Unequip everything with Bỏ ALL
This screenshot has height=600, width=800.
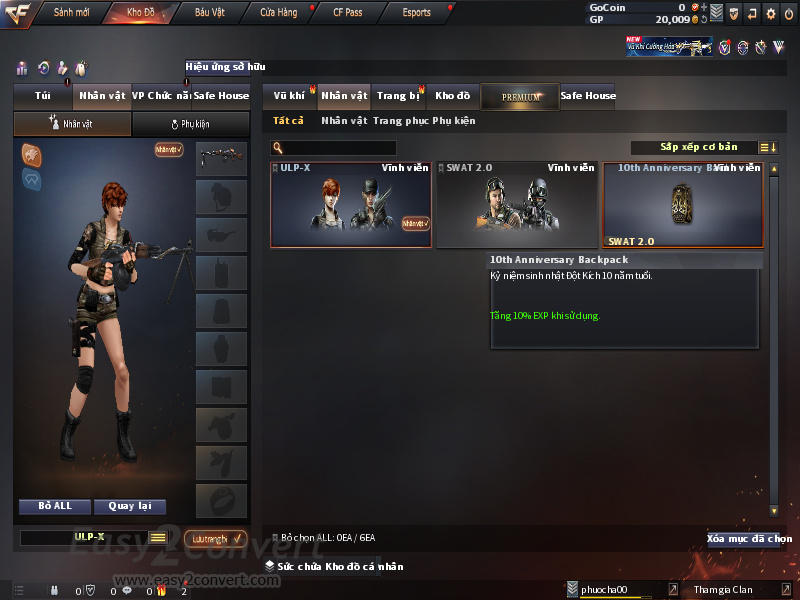(54, 506)
